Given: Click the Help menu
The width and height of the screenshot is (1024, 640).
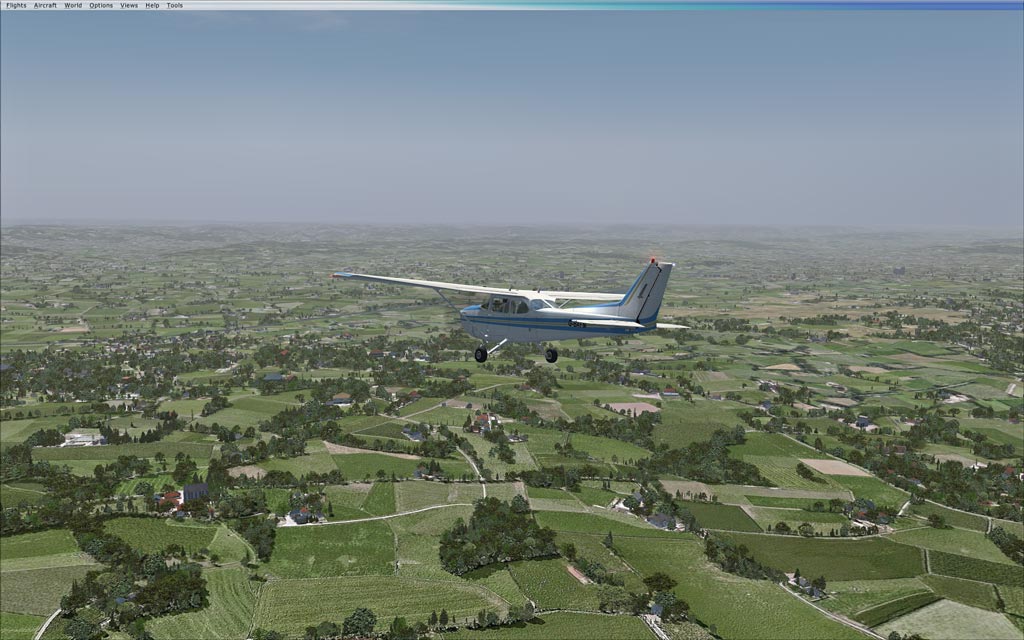Looking at the screenshot, I should [x=152, y=5].
